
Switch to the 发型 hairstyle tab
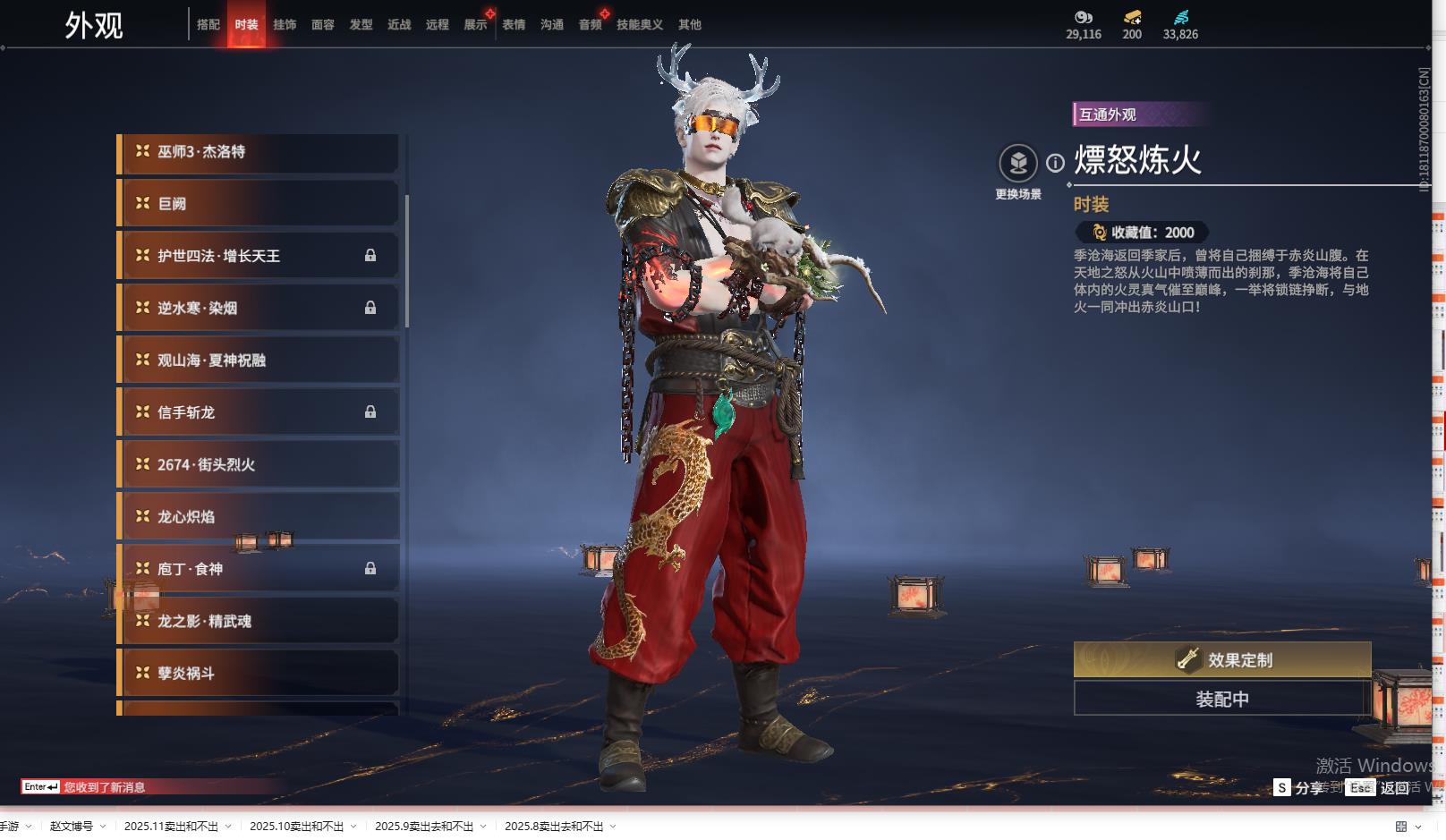pyautogui.click(x=361, y=25)
